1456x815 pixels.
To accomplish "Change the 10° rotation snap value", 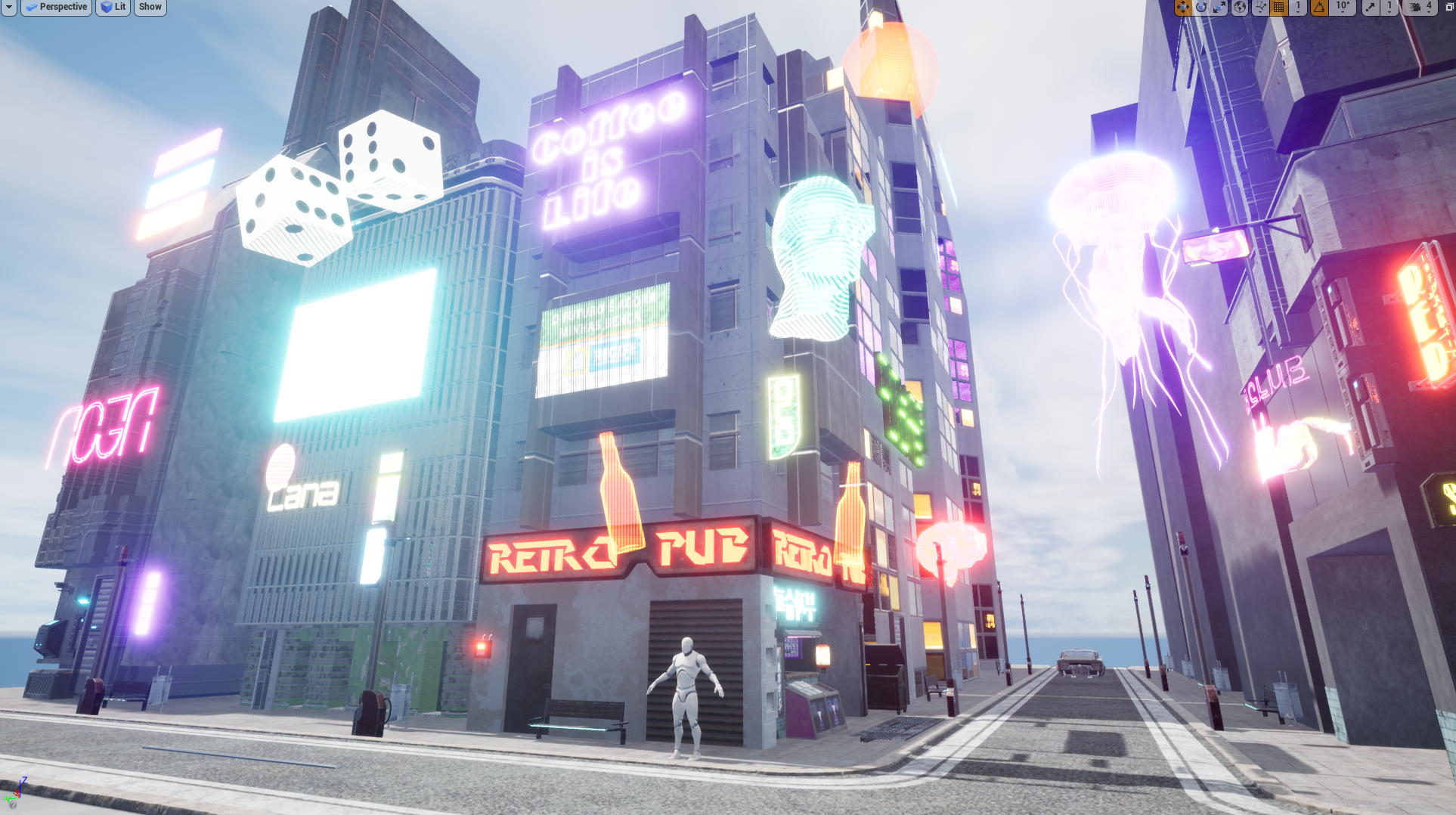I will pos(1342,7).
